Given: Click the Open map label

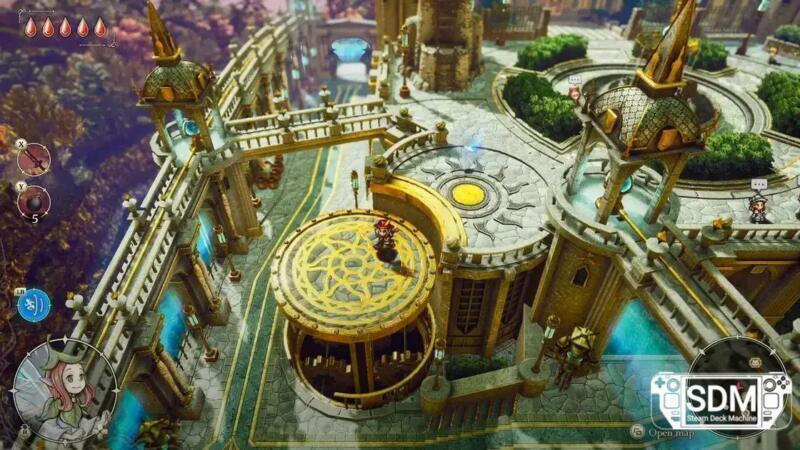Looking at the screenshot, I should (671, 433).
